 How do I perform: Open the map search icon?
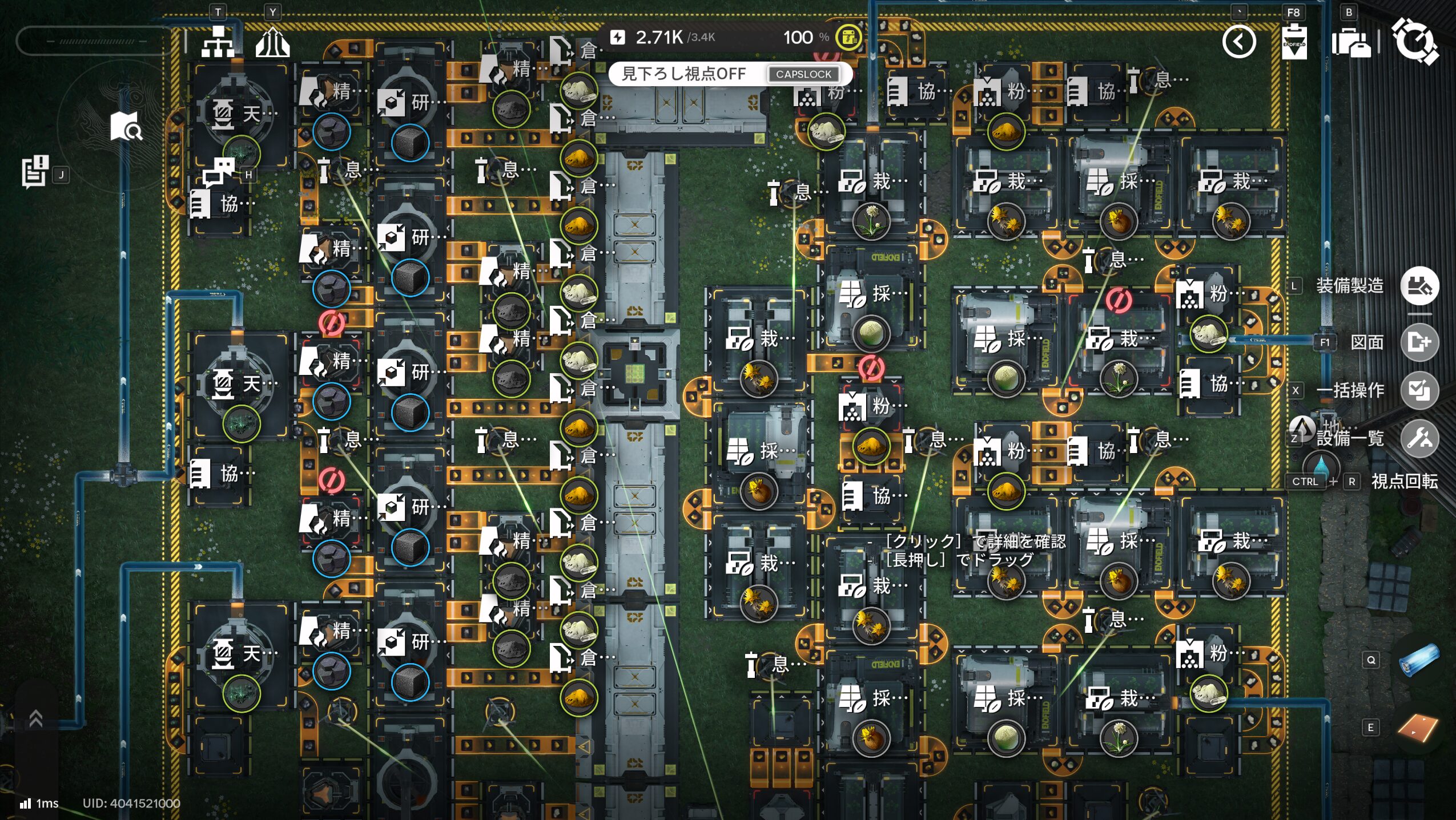pyautogui.click(x=126, y=126)
